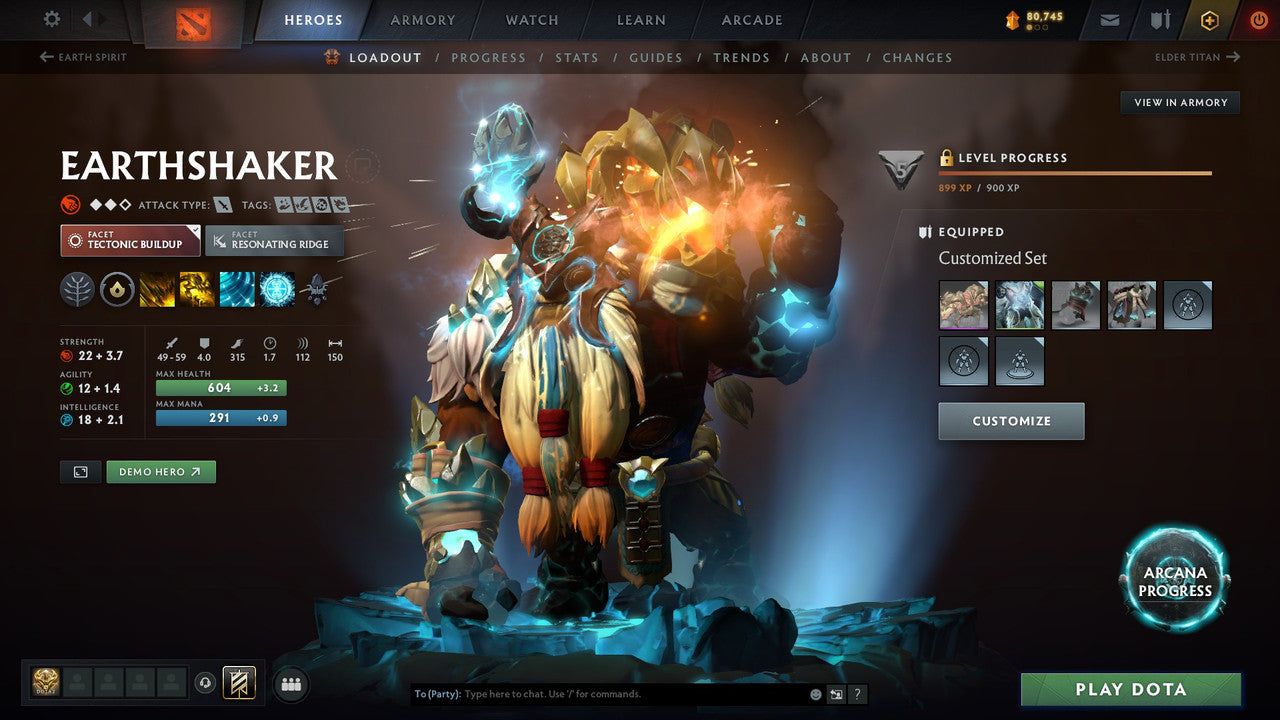
Task: Select the Tectonic Buildup facet
Action: tap(129, 241)
